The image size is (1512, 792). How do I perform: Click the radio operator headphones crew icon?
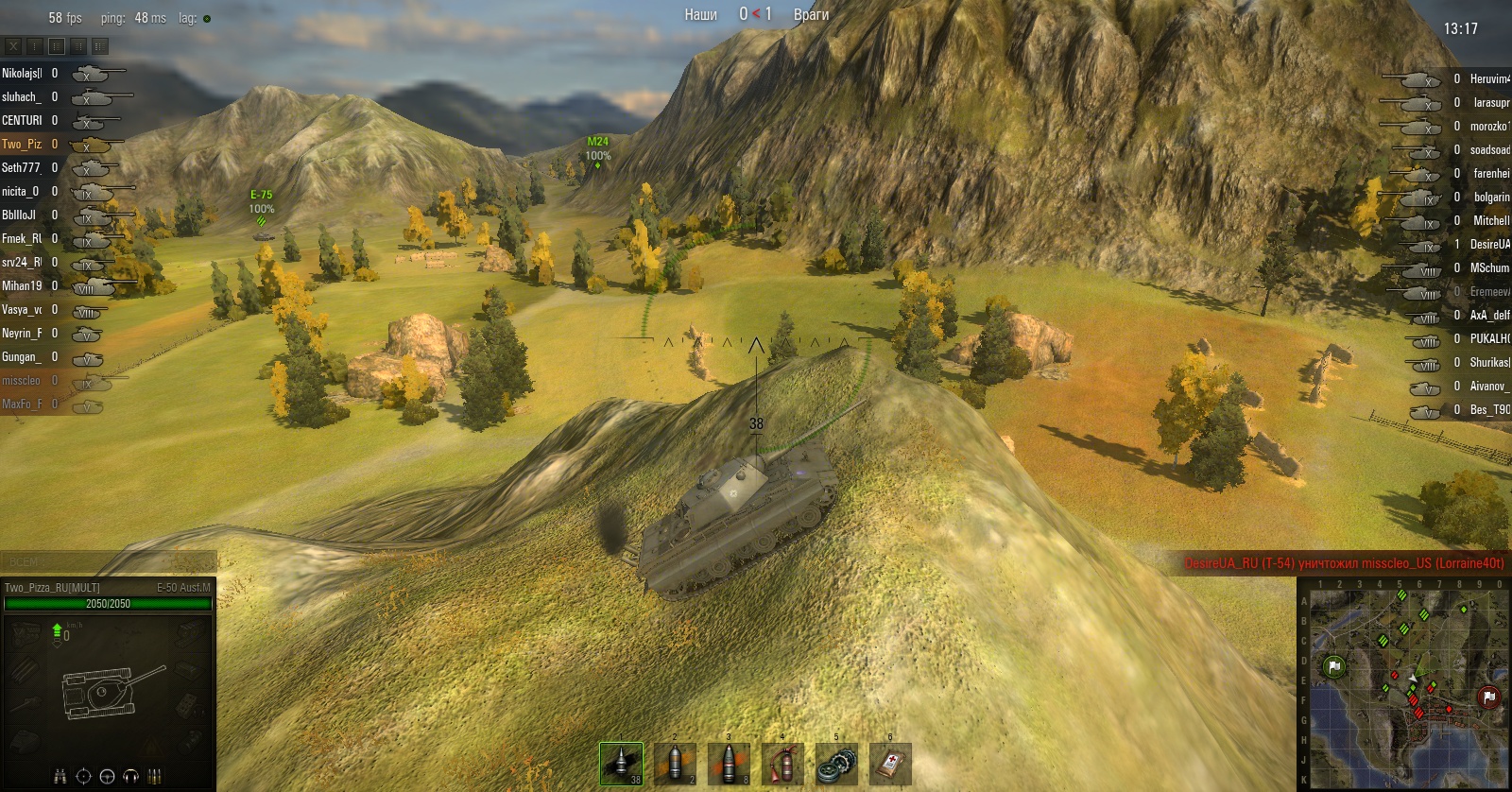(x=130, y=776)
